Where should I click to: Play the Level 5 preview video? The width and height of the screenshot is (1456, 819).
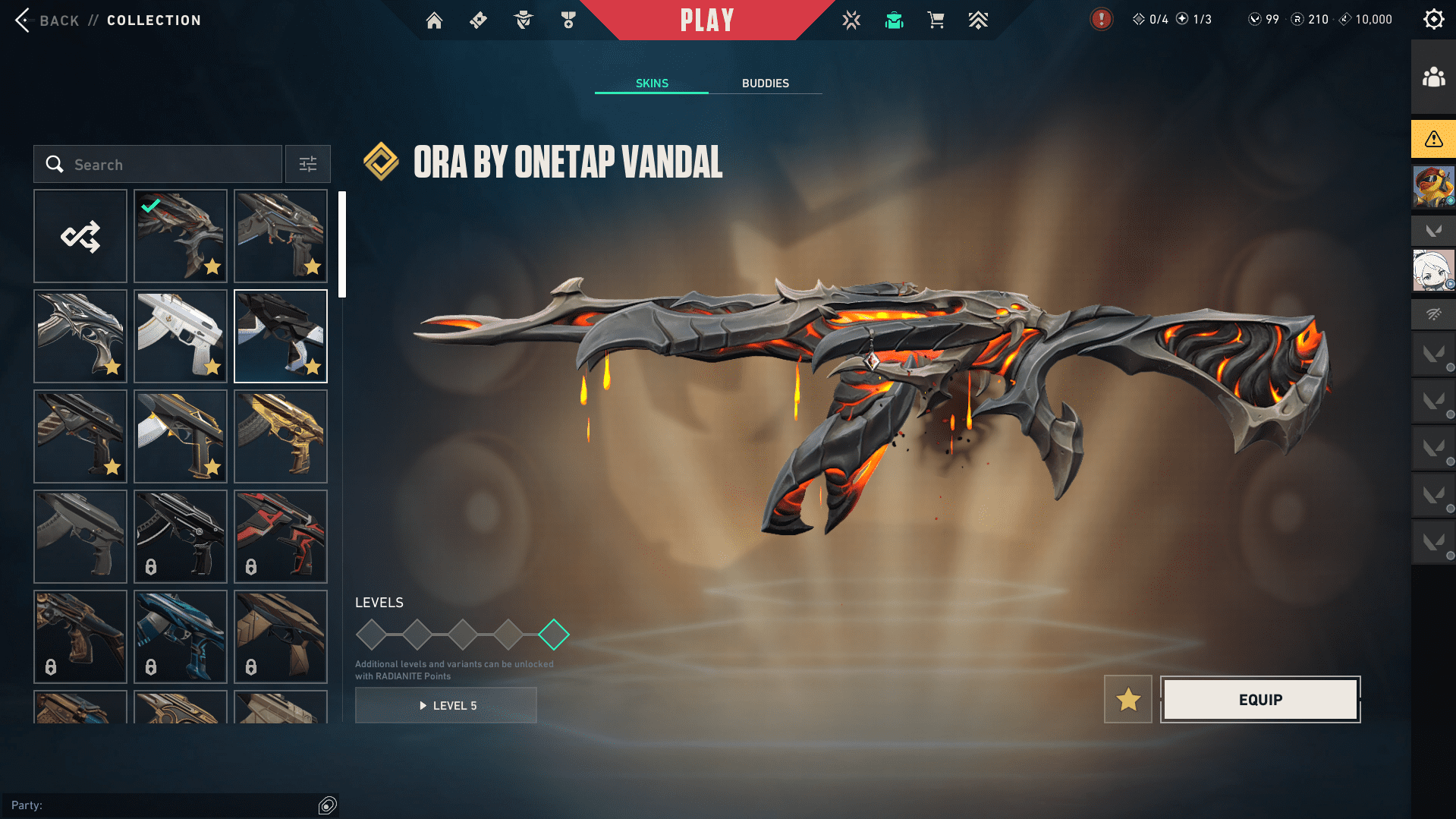tap(446, 705)
